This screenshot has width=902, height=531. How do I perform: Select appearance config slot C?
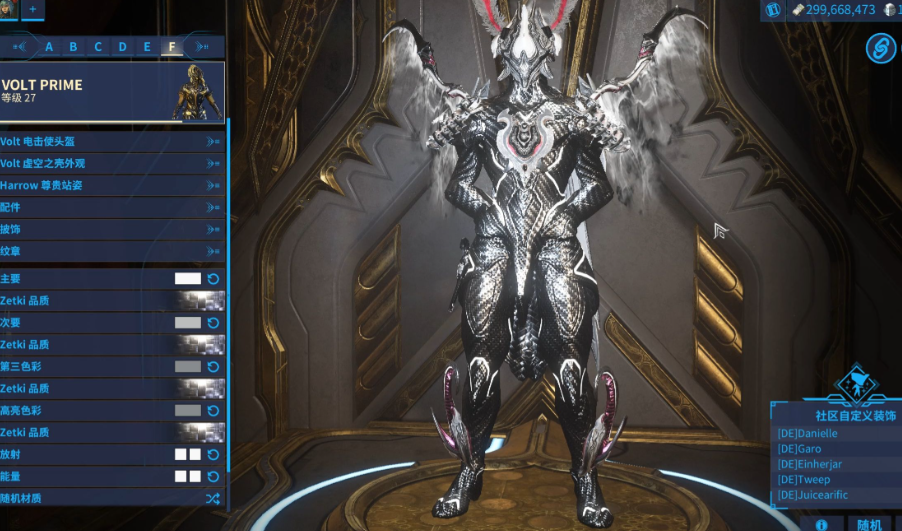(98, 46)
